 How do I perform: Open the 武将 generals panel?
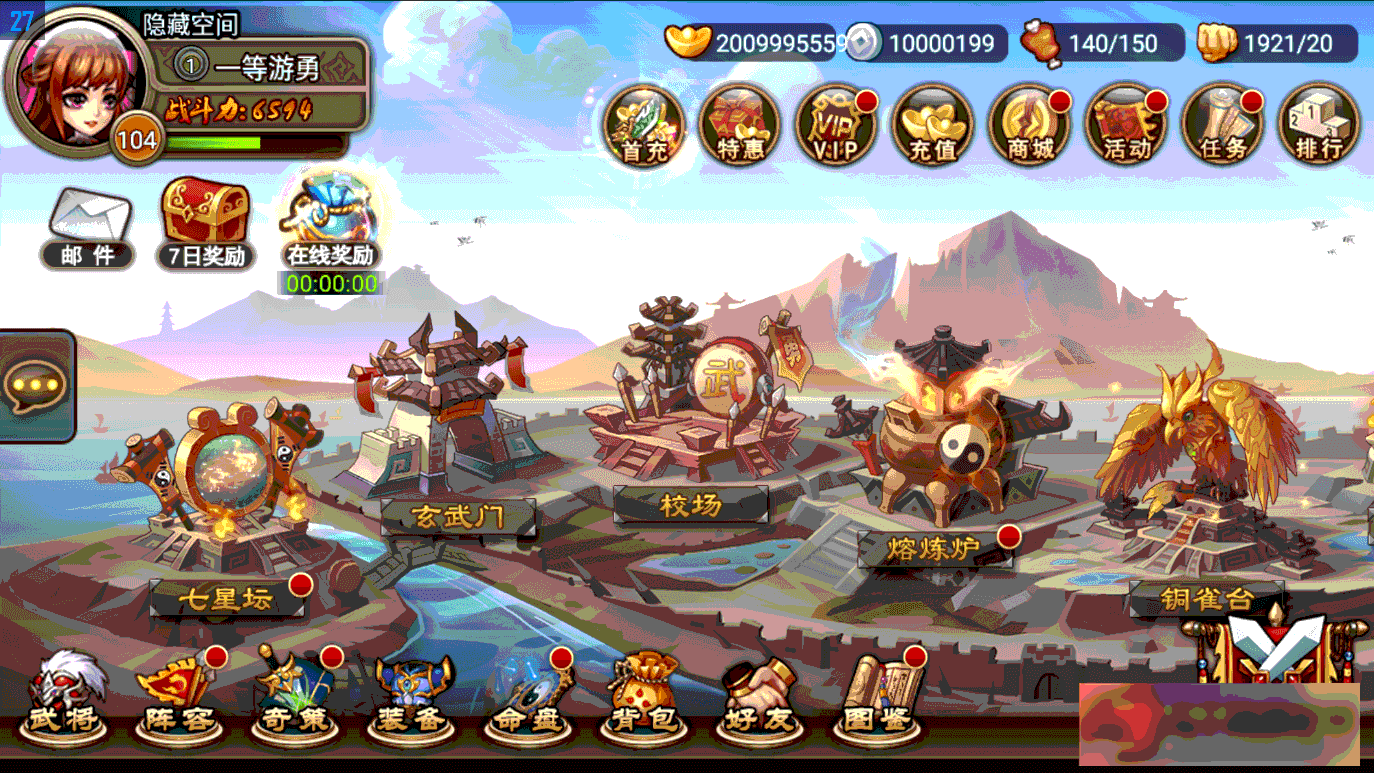63,695
